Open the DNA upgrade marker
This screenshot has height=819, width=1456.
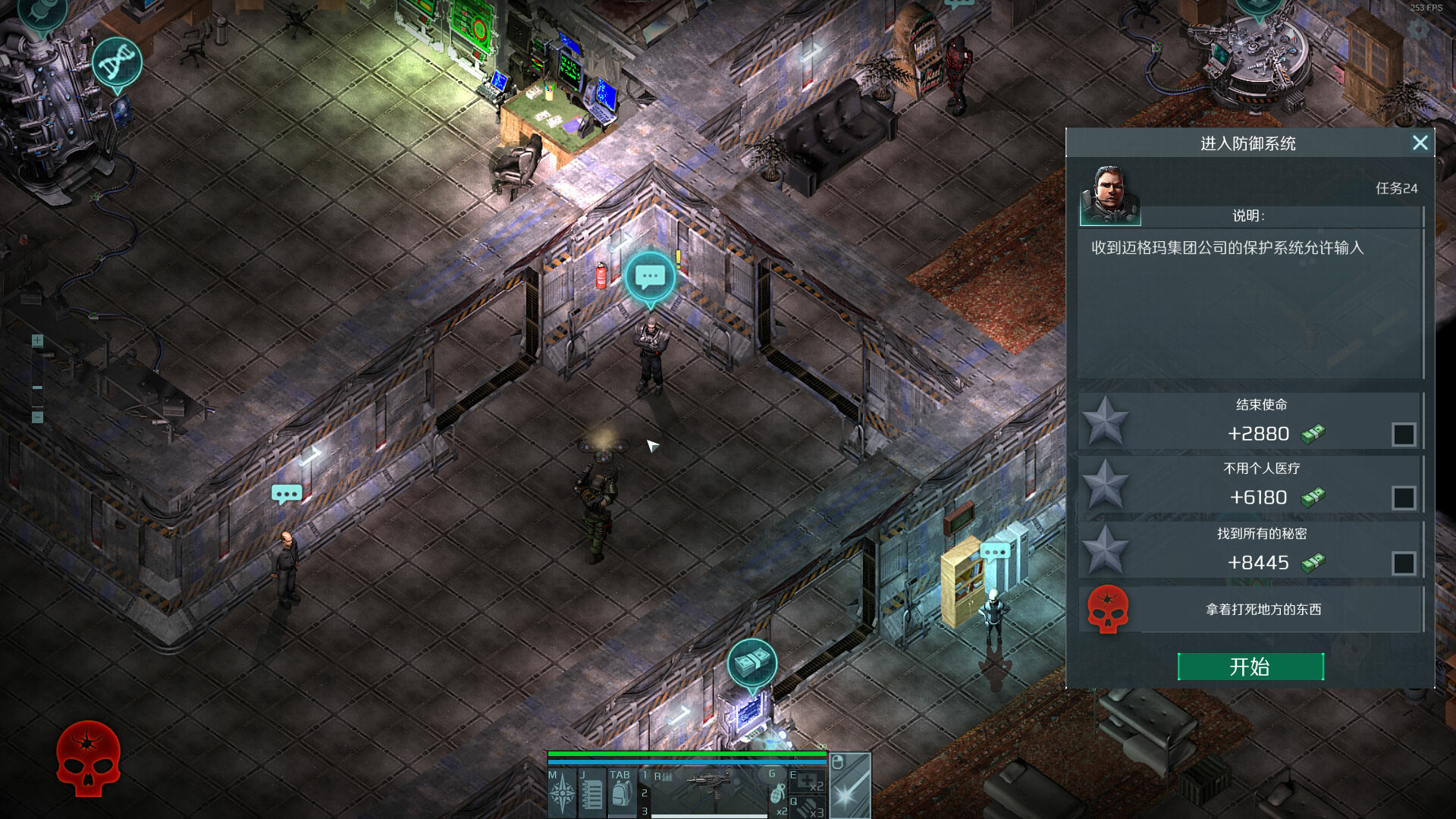[x=117, y=62]
